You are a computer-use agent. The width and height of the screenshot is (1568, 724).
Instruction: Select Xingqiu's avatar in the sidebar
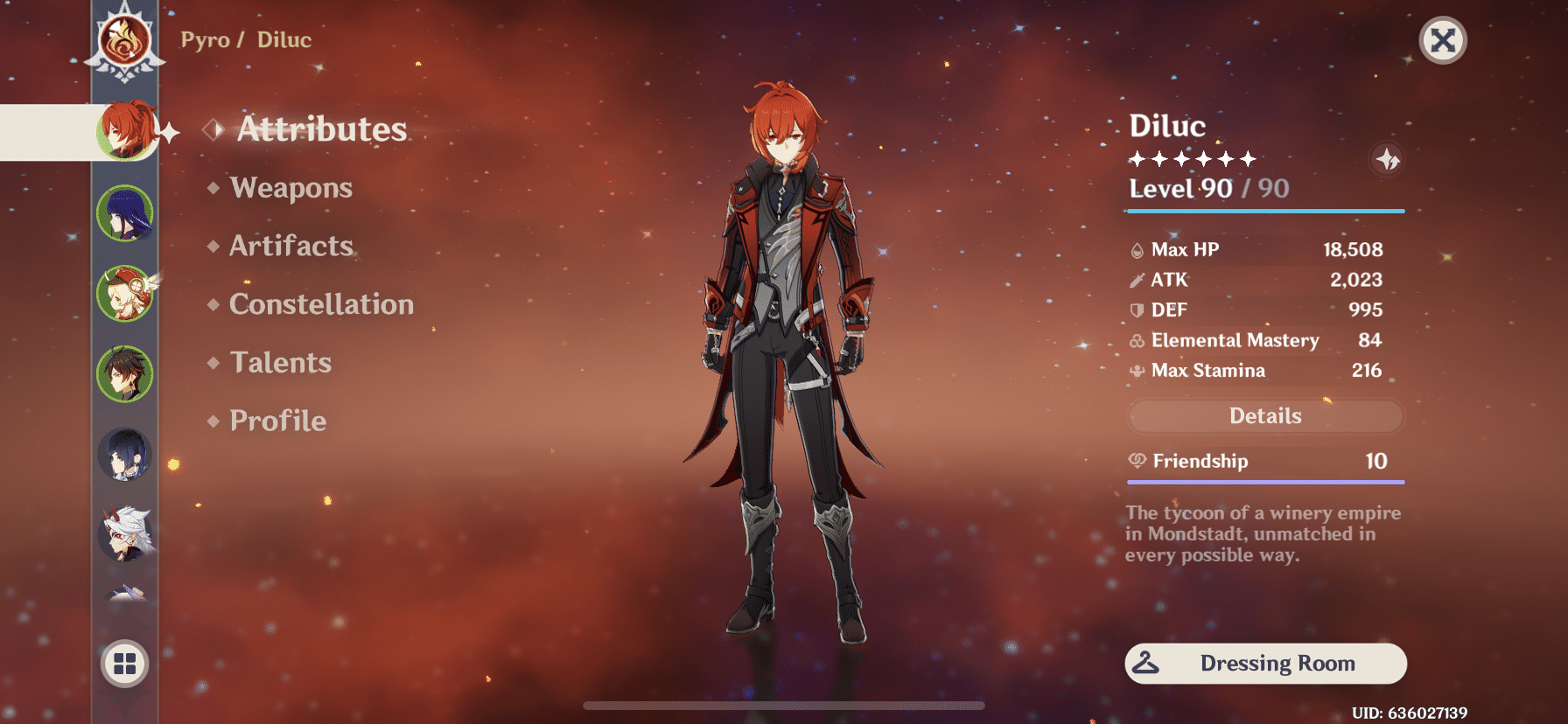(125, 454)
